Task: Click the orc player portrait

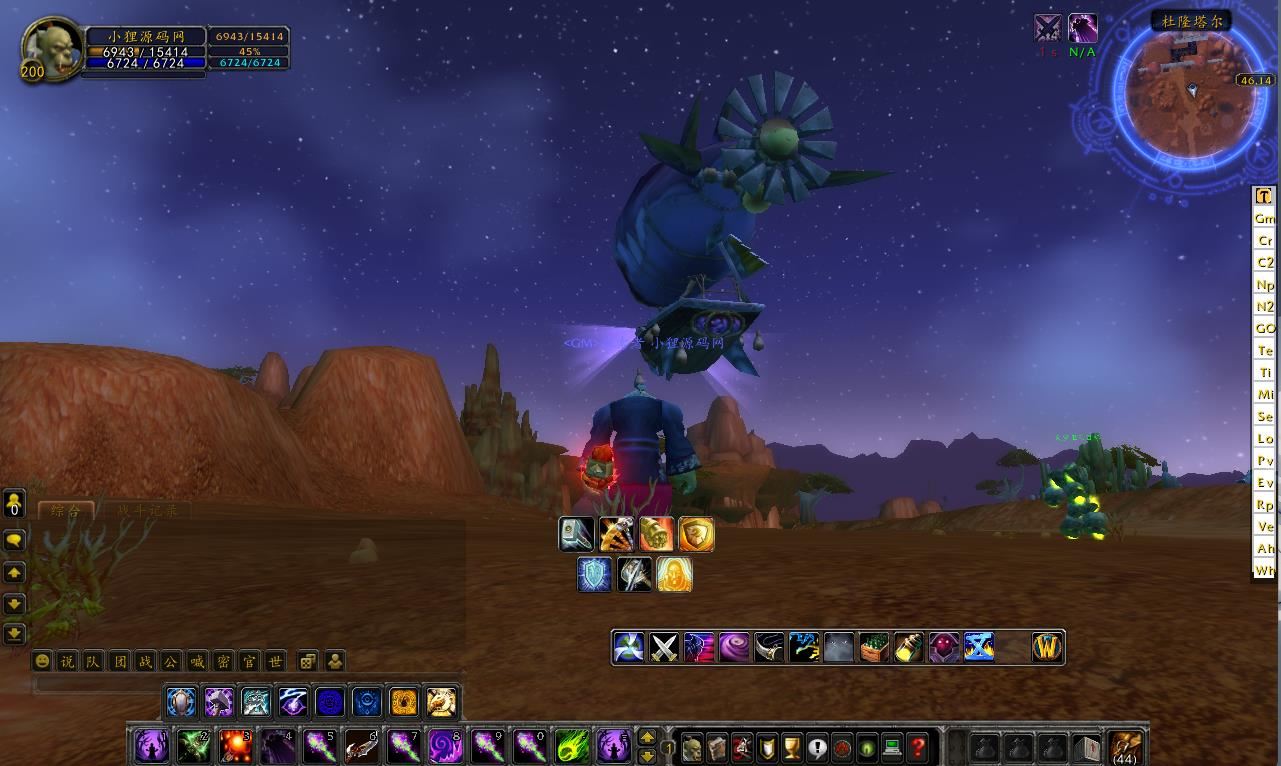Action: 53,48
